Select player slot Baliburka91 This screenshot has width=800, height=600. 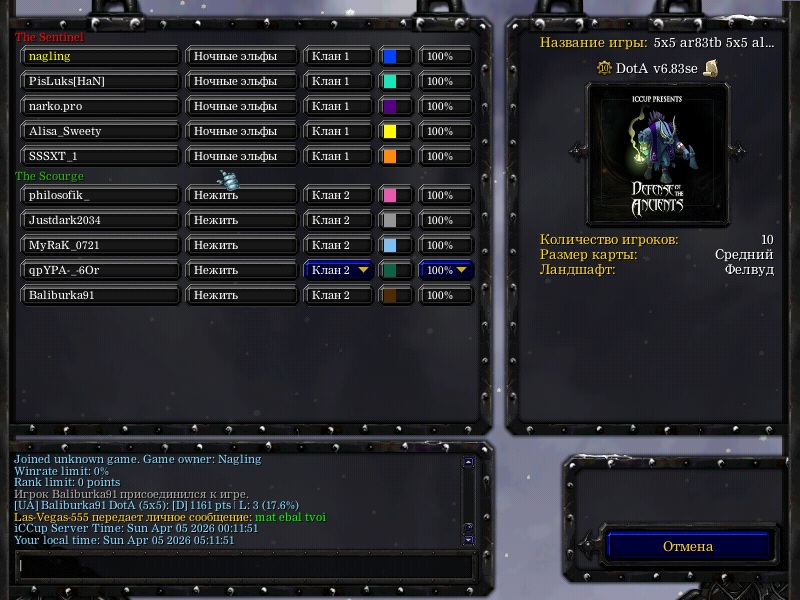[x=100, y=296]
